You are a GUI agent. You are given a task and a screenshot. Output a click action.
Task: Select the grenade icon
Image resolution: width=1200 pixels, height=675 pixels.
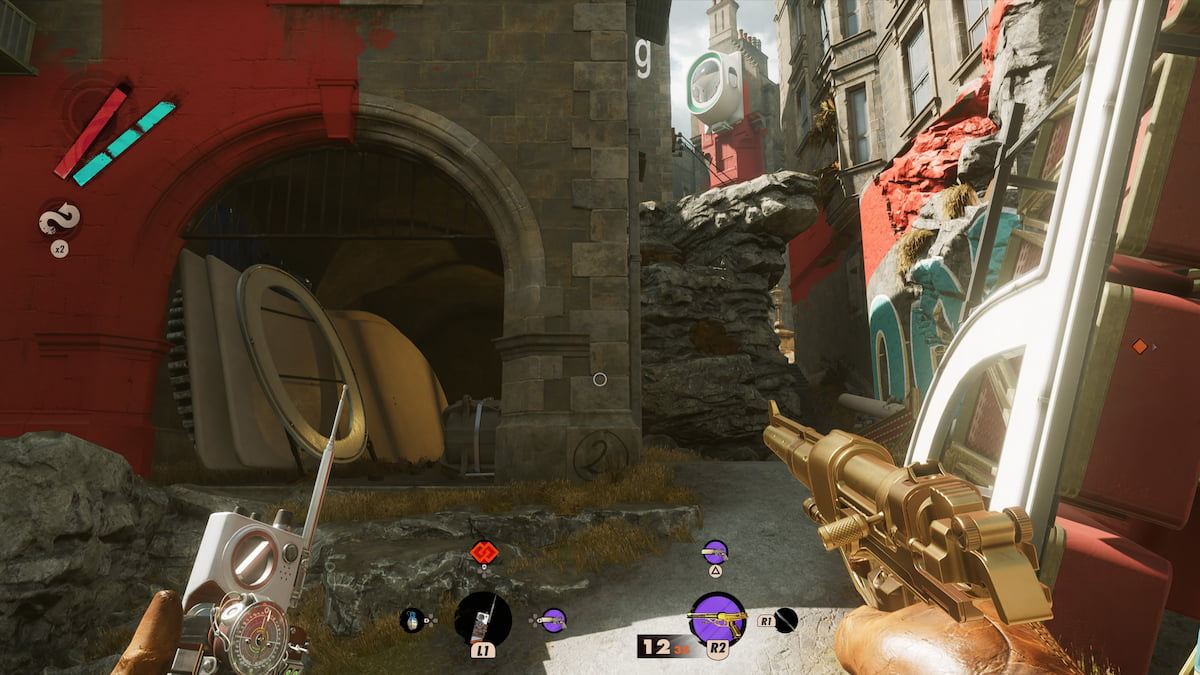click(412, 620)
